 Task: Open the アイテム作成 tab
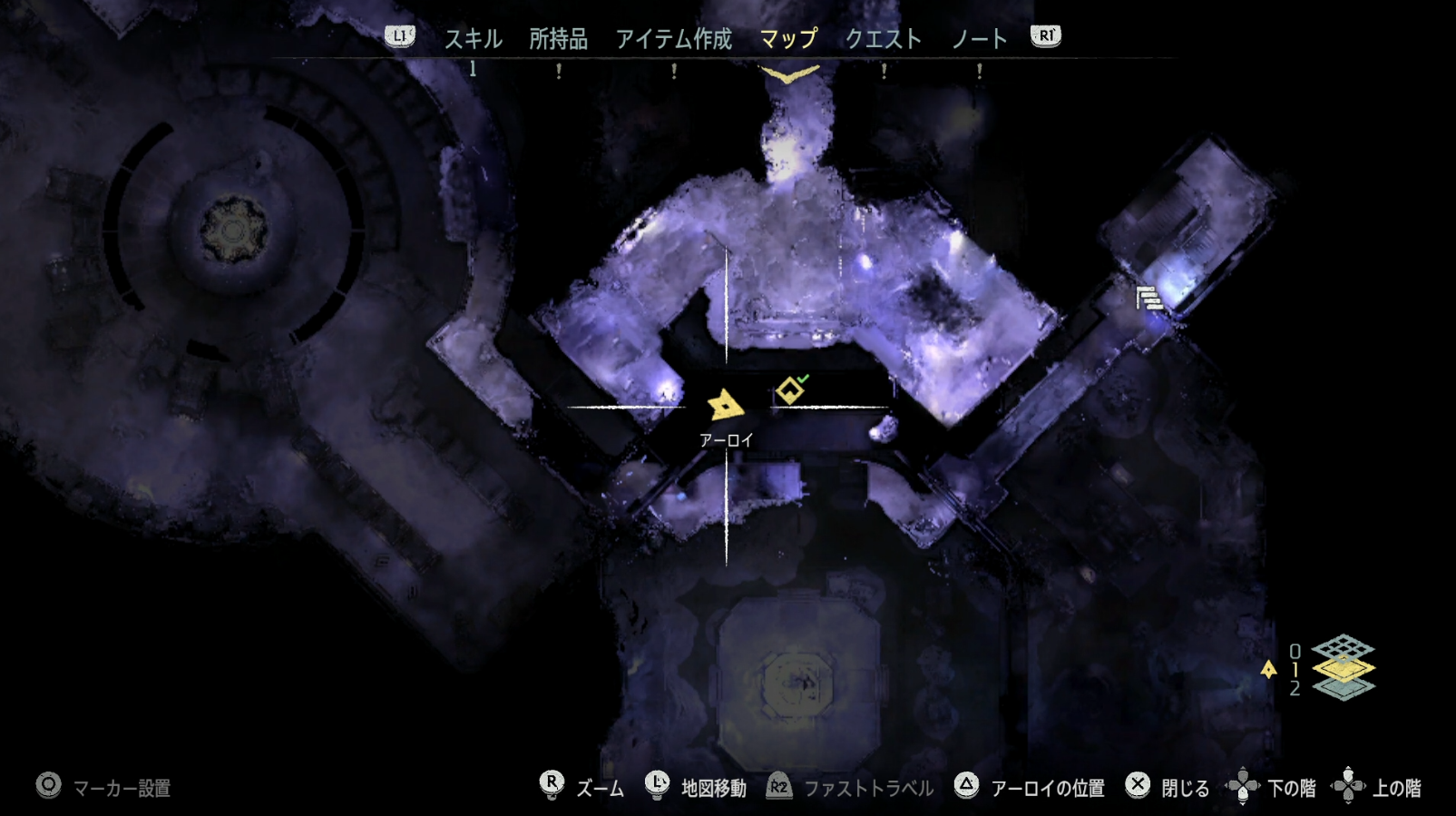675,38
